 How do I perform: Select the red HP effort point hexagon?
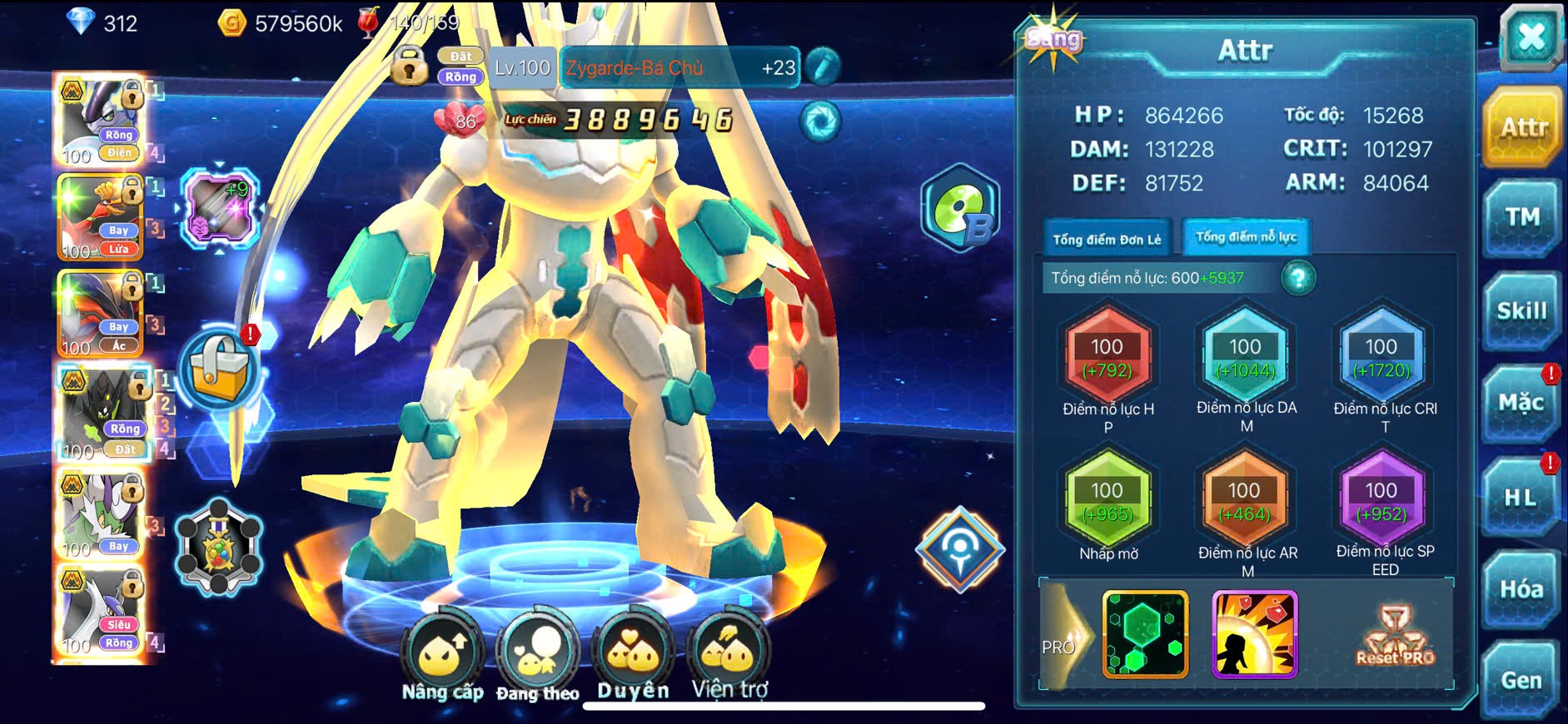[1108, 358]
